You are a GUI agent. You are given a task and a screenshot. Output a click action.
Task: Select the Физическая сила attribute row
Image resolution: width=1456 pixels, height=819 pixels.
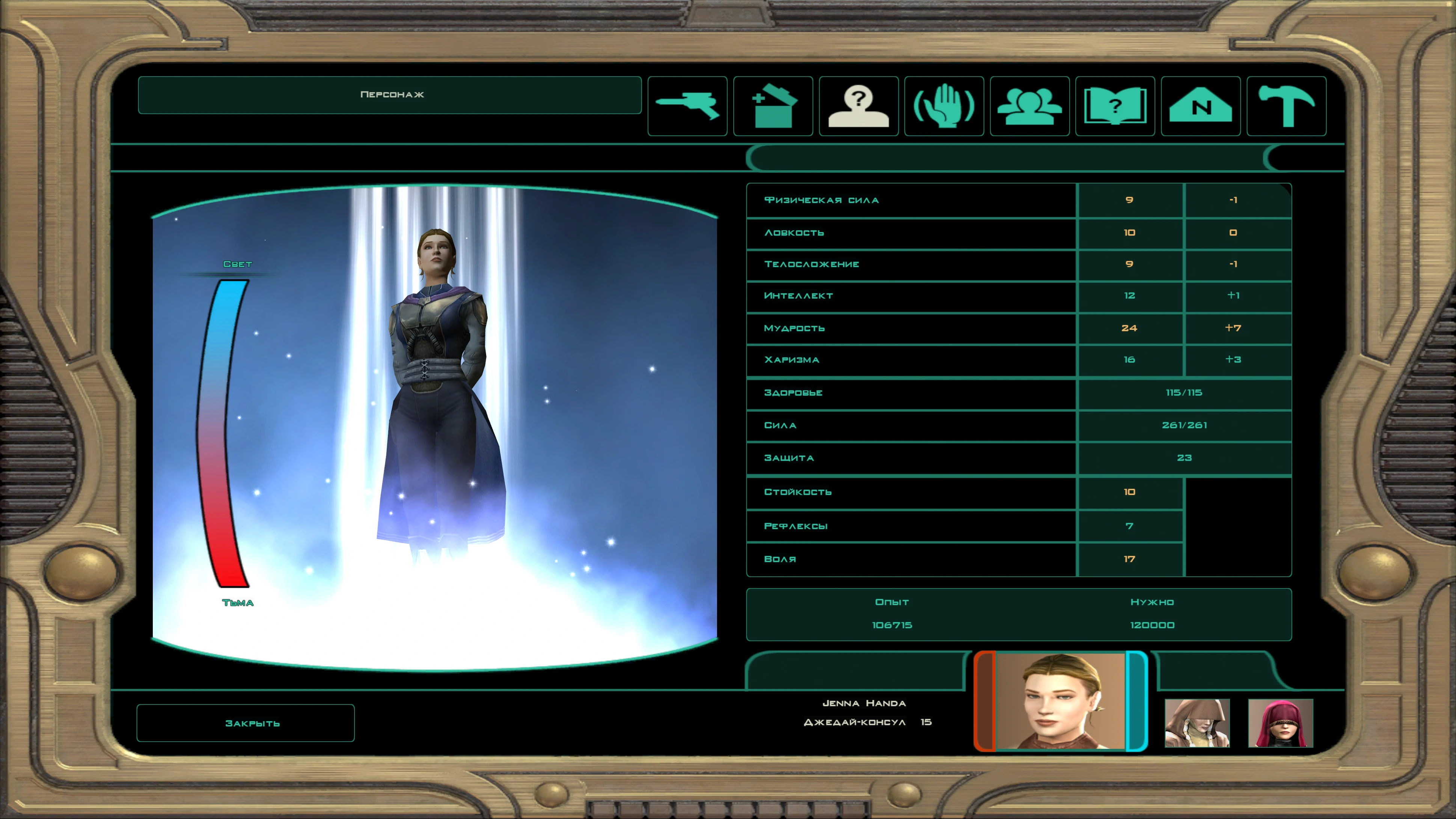(910, 200)
